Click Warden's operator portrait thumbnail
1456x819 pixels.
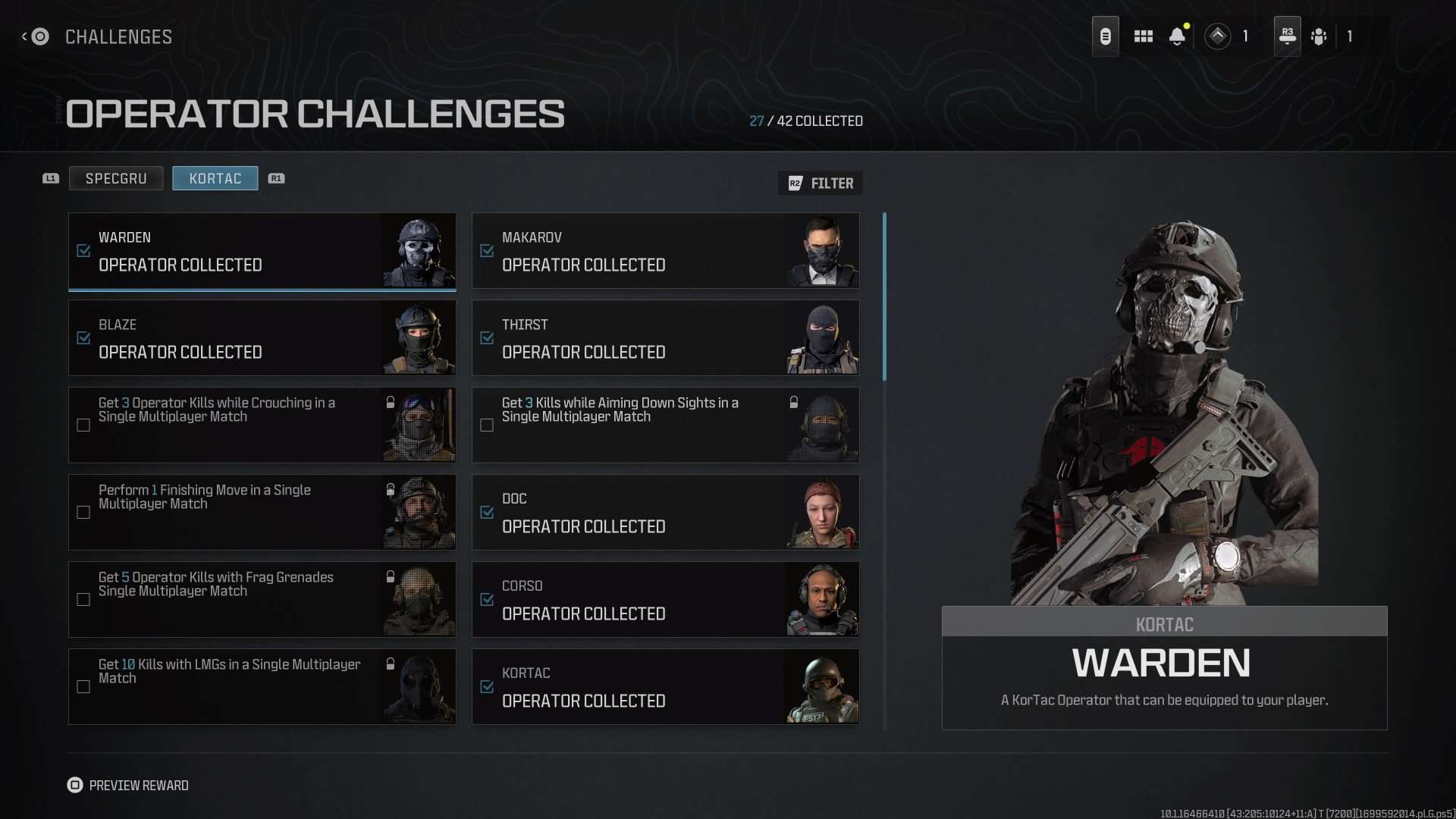(x=417, y=251)
